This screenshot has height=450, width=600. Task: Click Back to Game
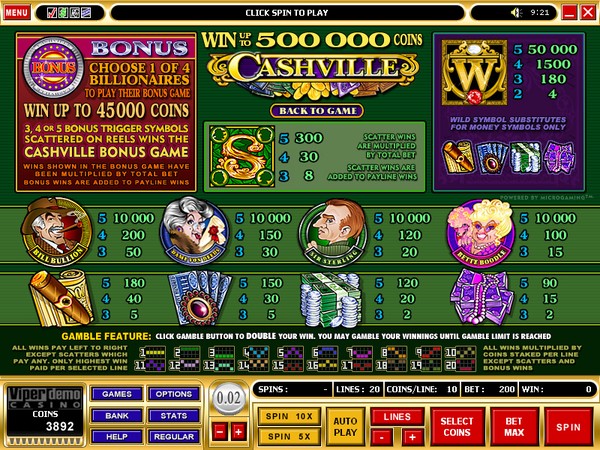(301, 110)
